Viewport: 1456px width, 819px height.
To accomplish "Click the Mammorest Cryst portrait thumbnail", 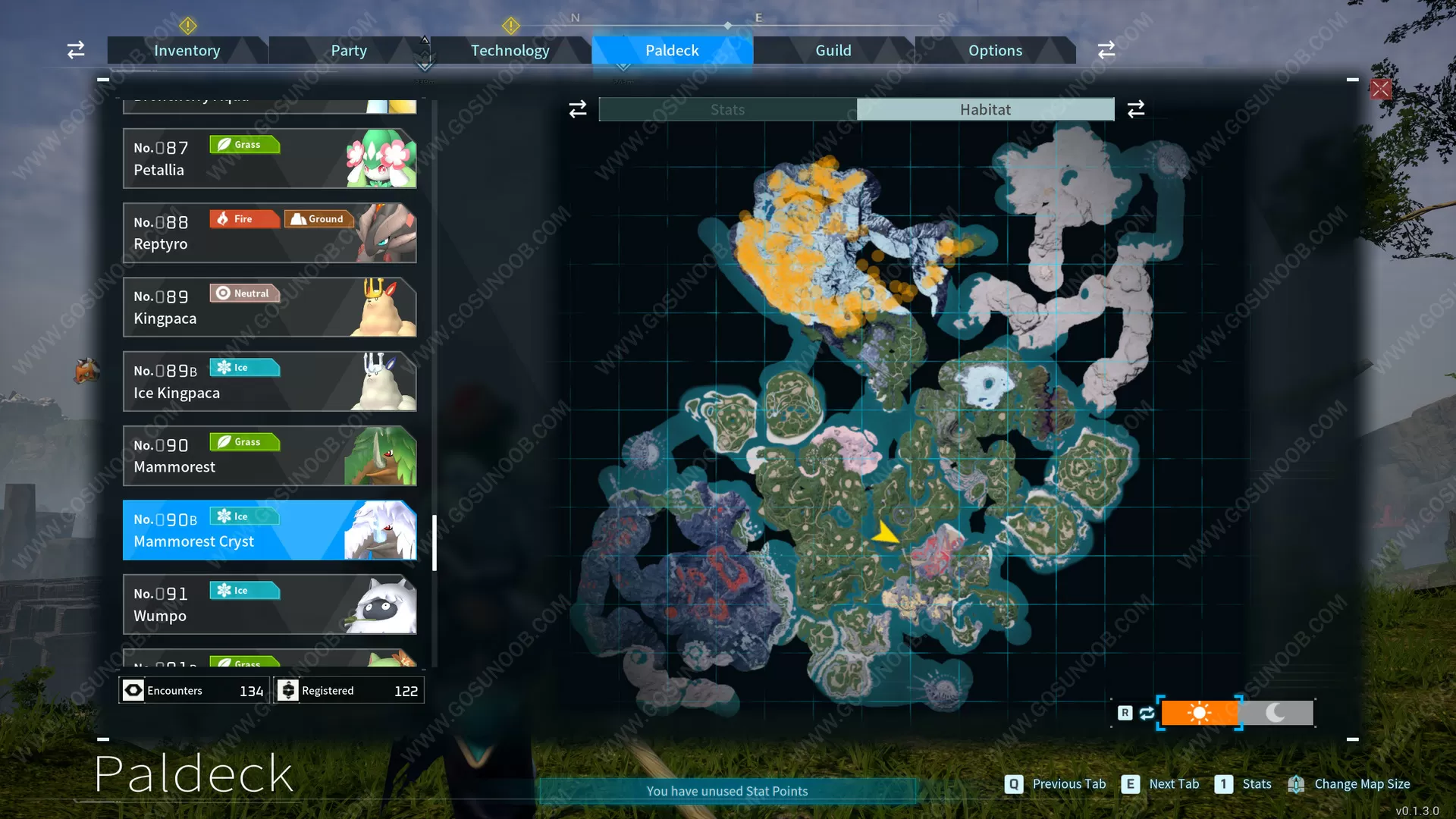I will [383, 530].
